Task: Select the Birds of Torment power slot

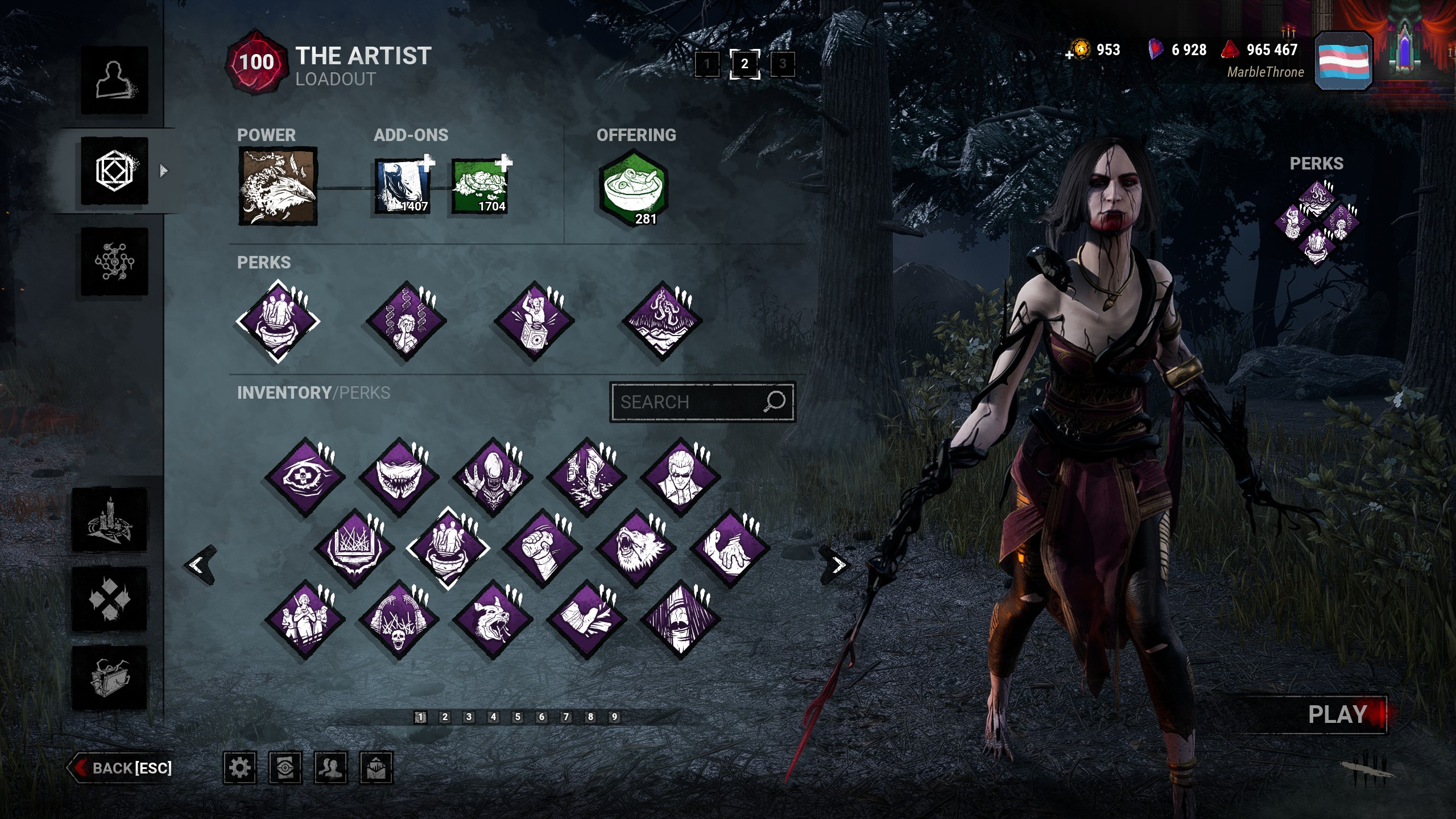Action: coord(278,187)
